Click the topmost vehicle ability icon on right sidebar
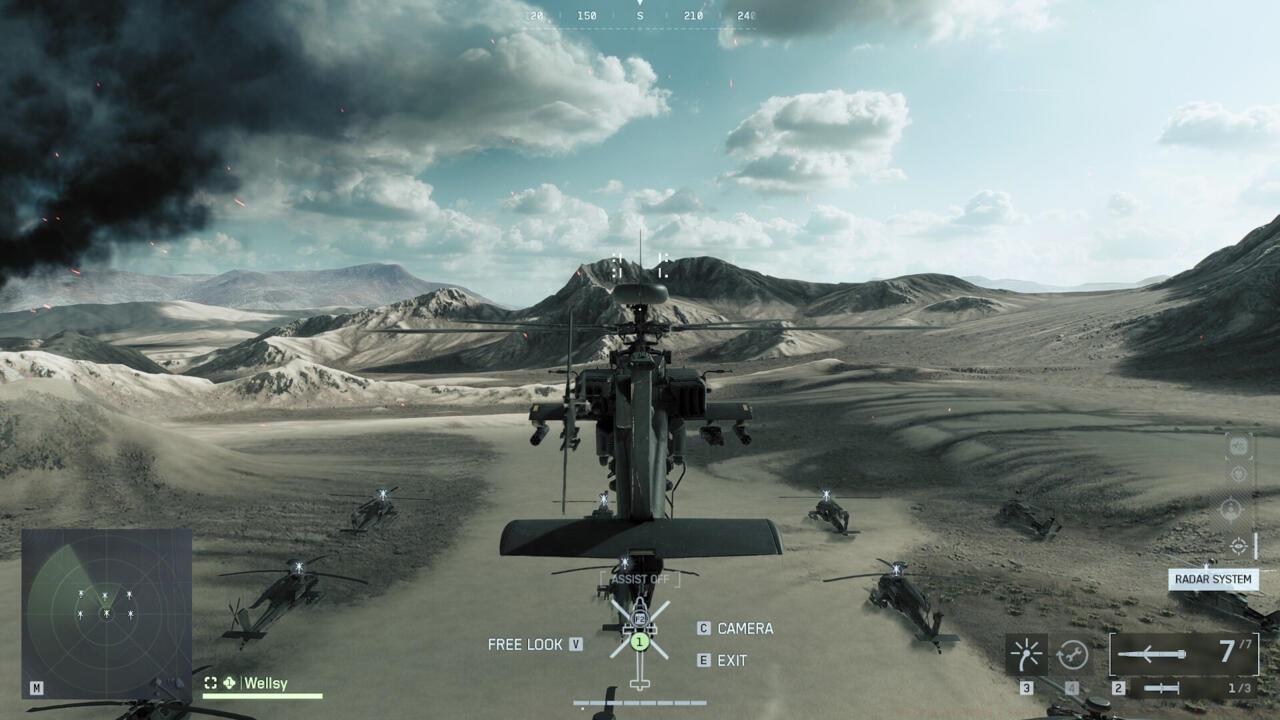The height and width of the screenshot is (720, 1280). click(1237, 447)
